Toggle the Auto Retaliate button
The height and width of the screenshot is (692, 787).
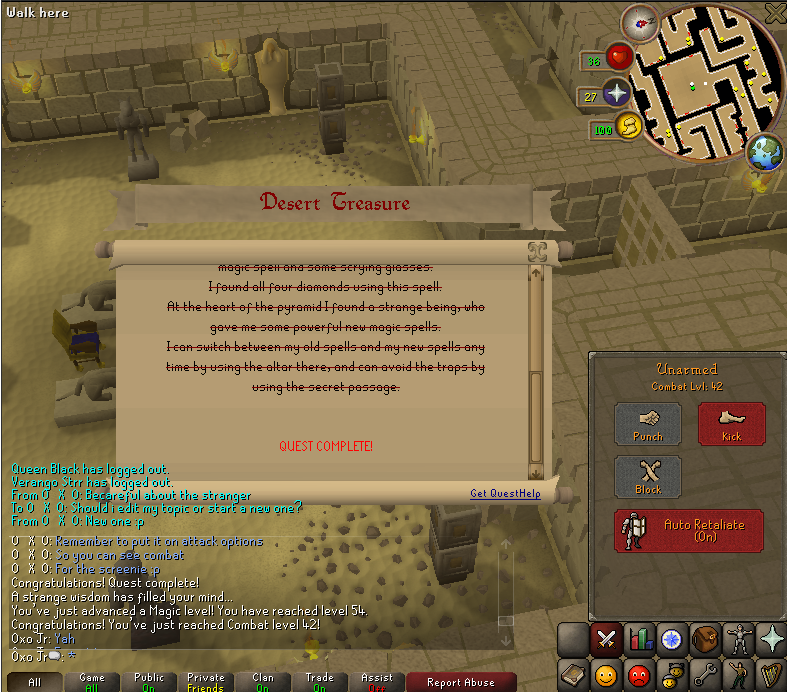coord(690,530)
